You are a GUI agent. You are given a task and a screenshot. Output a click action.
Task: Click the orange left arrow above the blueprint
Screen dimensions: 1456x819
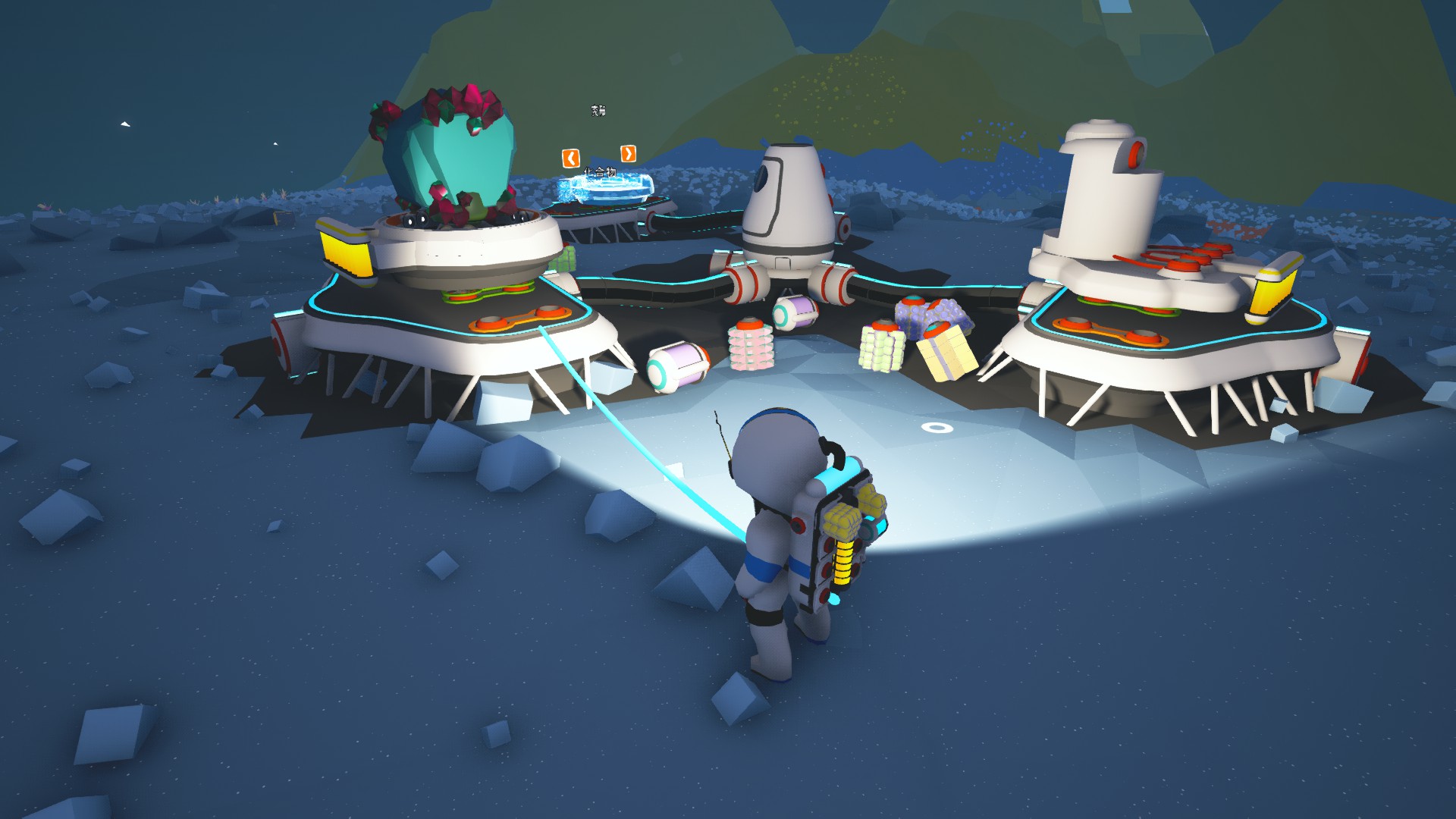coord(570,158)
